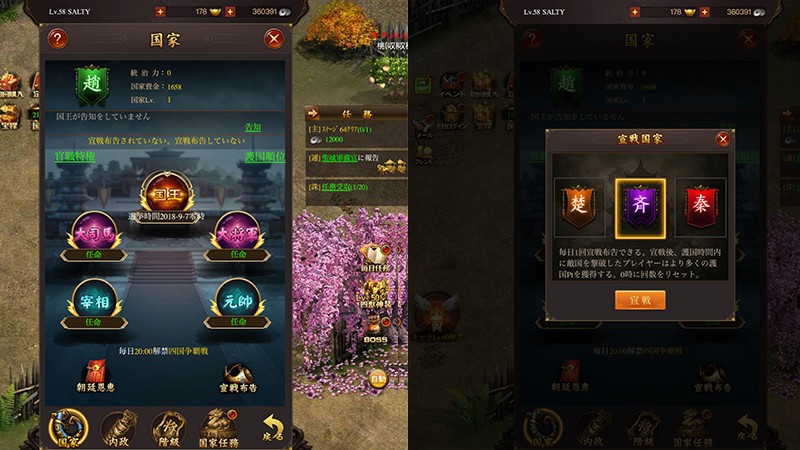Appoint a 大将軍 with its 任命 button
This screenshot has height=450, width=800.
click(239, 253)
